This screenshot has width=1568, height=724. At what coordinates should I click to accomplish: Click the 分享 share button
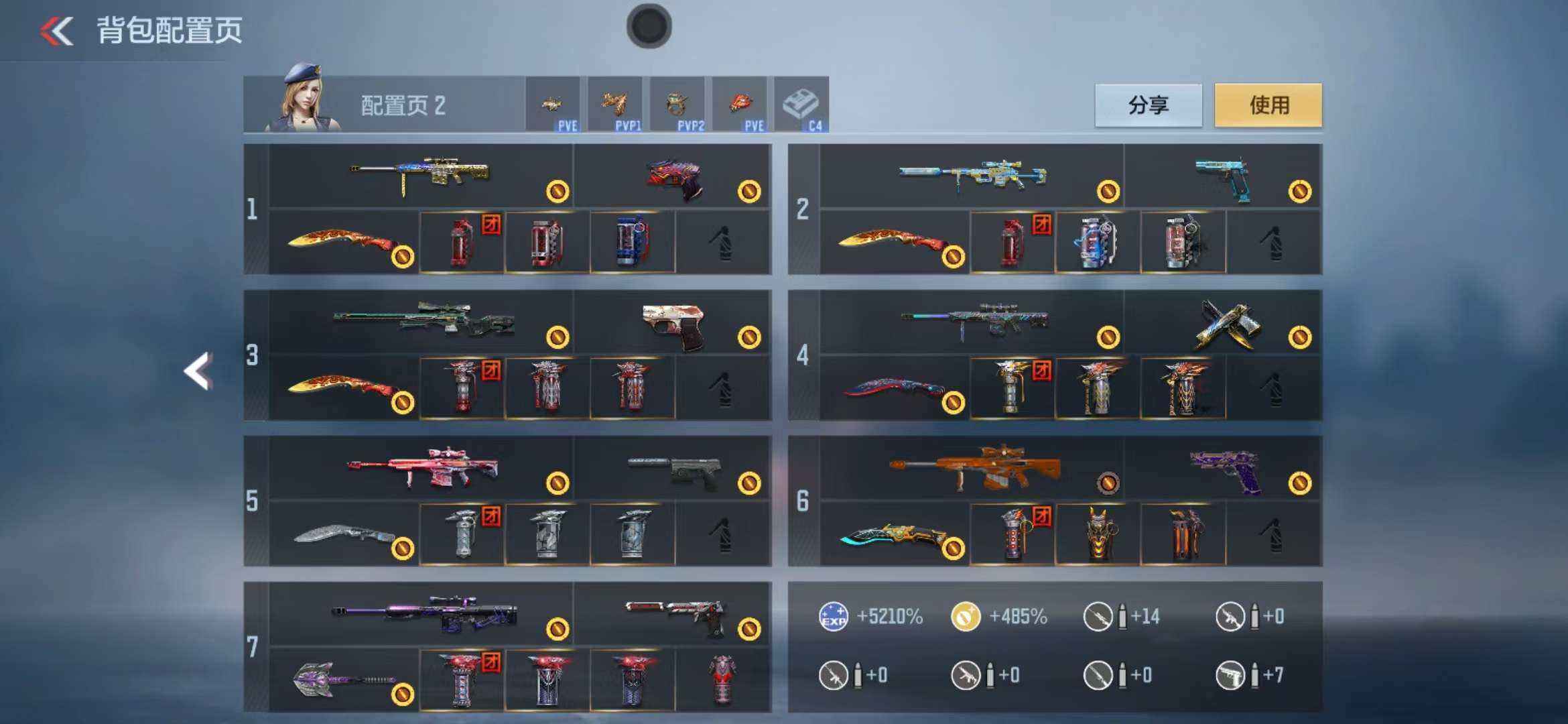pyautogui.click(x=1148, y=105)
